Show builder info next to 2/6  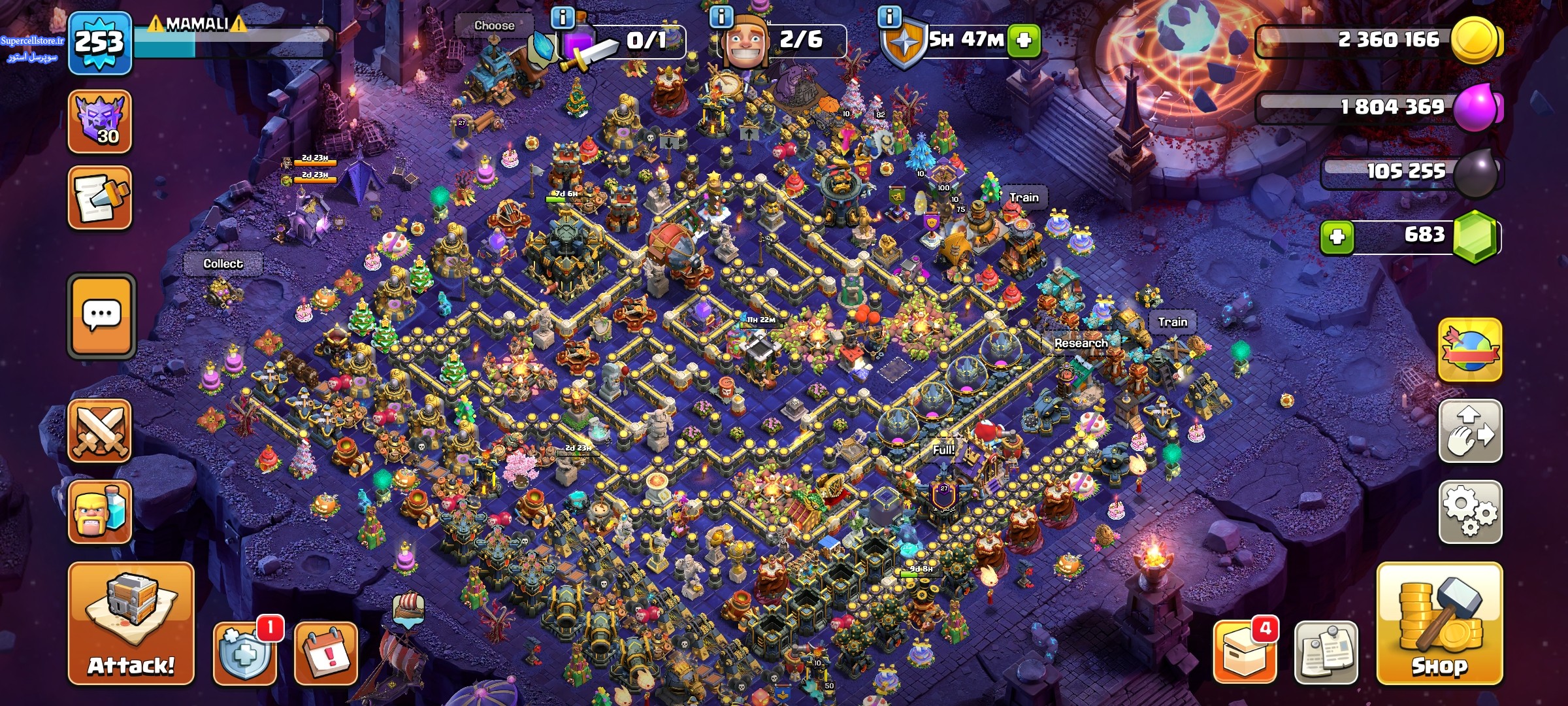click(x=721, y=16)
